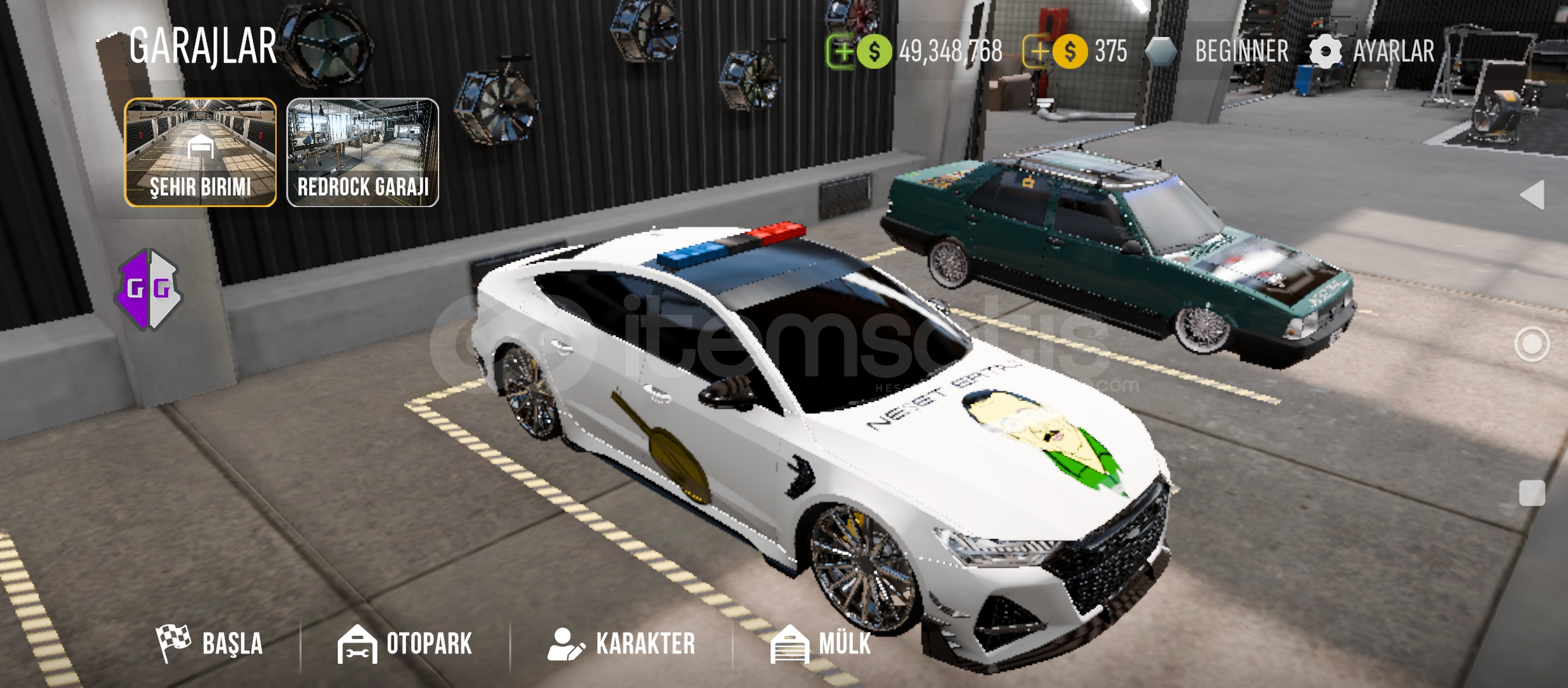Go to the Mülk property menu

click(821, 643)
